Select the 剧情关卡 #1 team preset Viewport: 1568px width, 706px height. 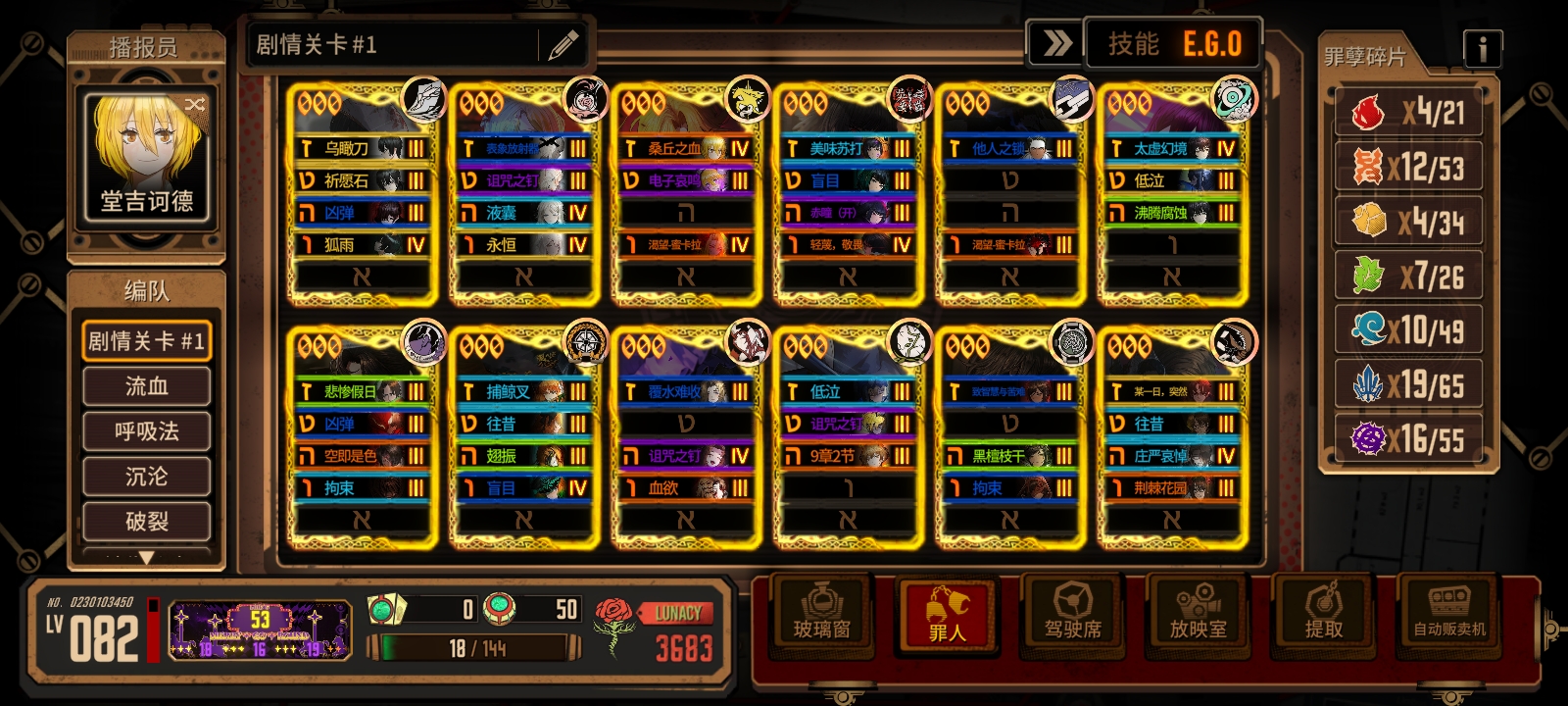click(147, 341)
